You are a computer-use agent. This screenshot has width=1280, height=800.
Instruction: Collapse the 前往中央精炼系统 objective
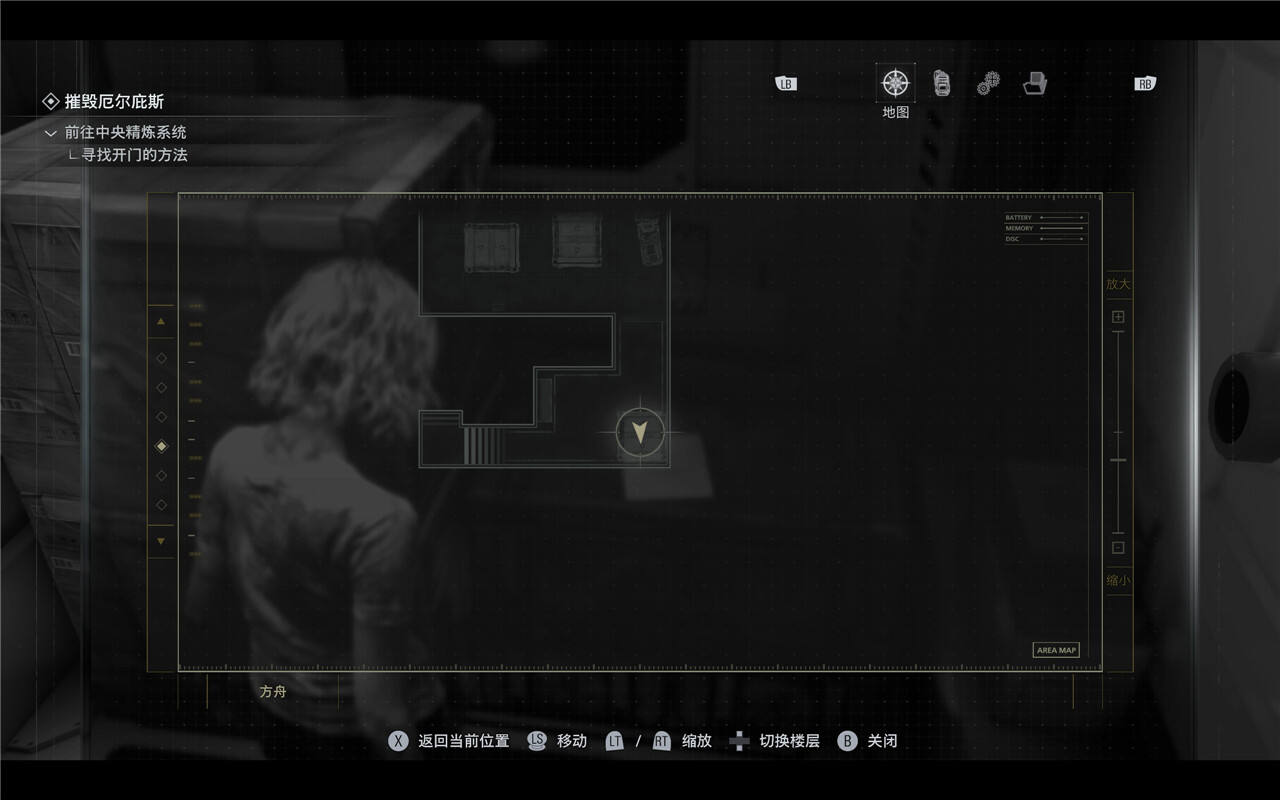51,132
